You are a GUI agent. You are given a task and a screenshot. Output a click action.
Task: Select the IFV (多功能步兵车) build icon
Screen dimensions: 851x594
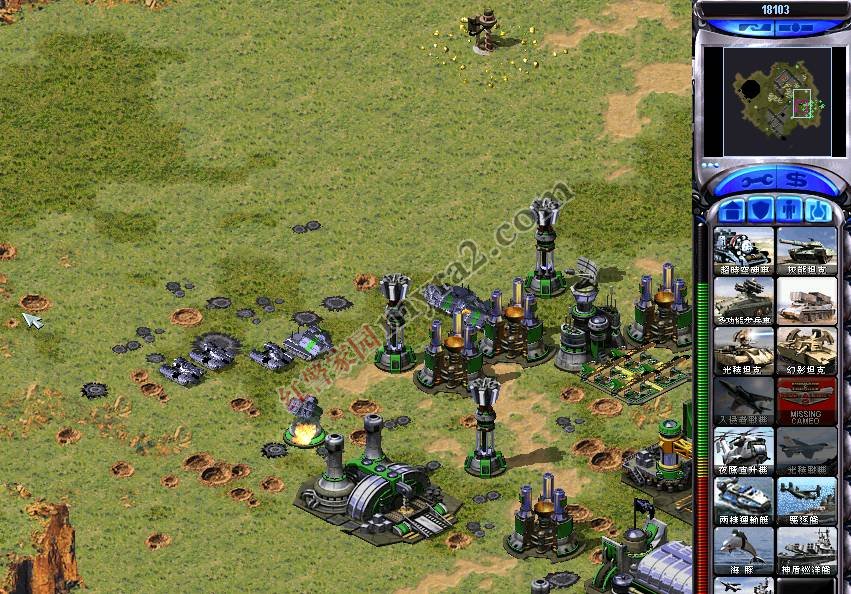click(743, 301)
